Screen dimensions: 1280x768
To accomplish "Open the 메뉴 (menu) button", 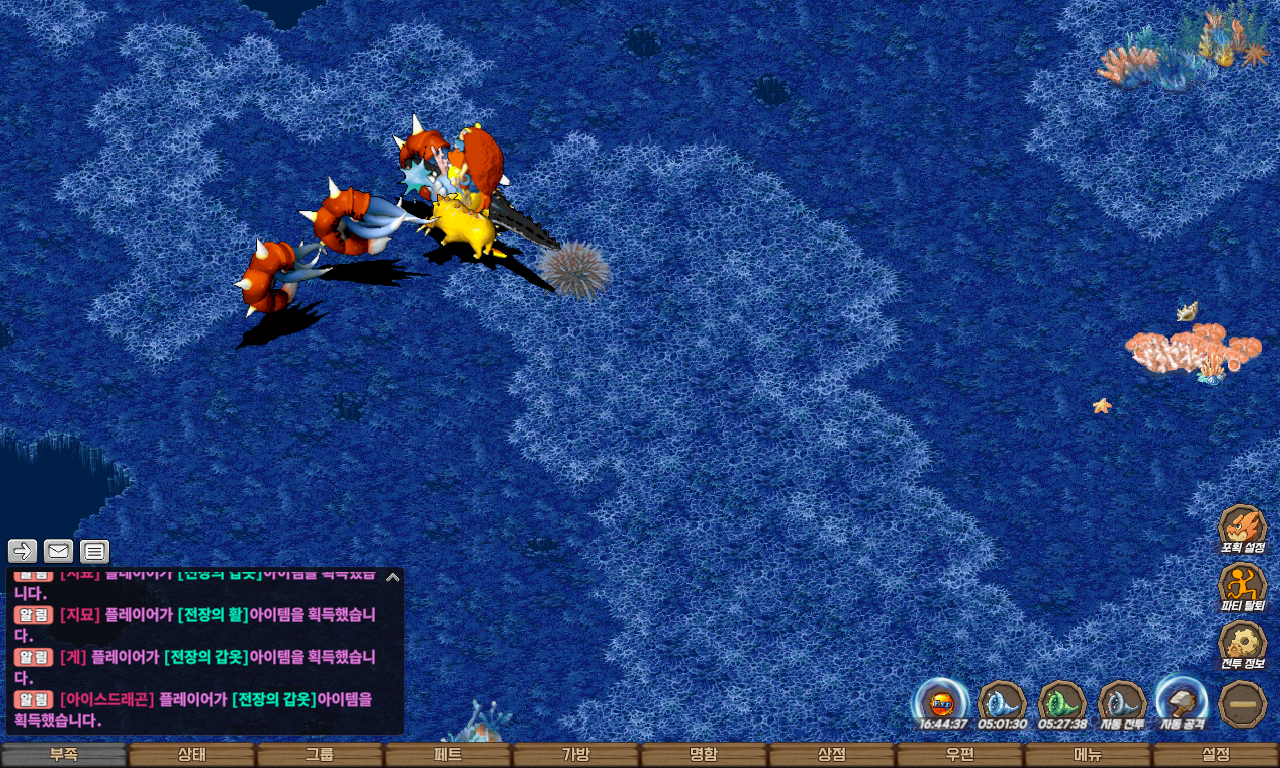I will click(1088, 755).
